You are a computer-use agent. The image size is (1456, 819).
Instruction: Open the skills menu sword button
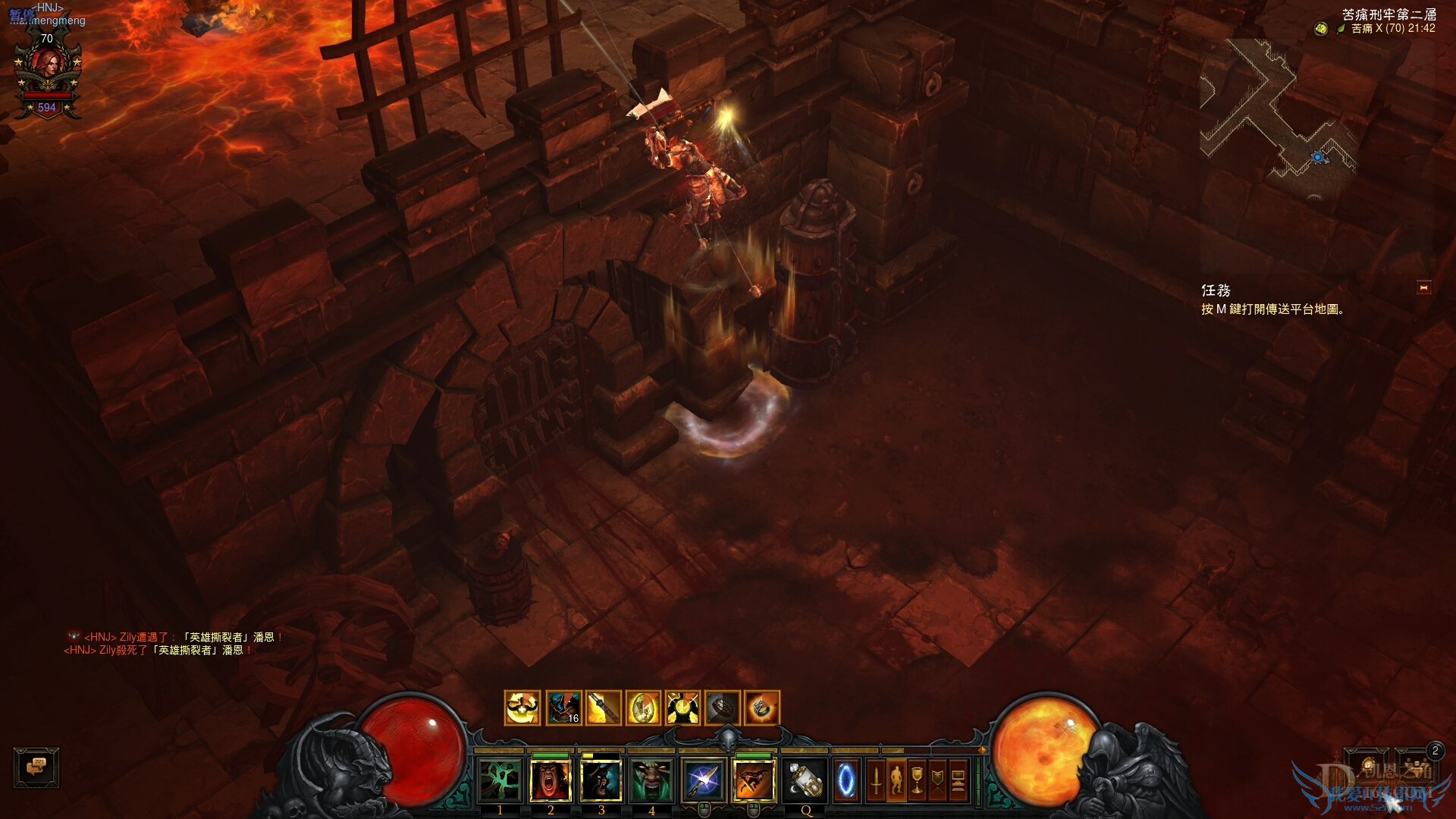(876, 780)
